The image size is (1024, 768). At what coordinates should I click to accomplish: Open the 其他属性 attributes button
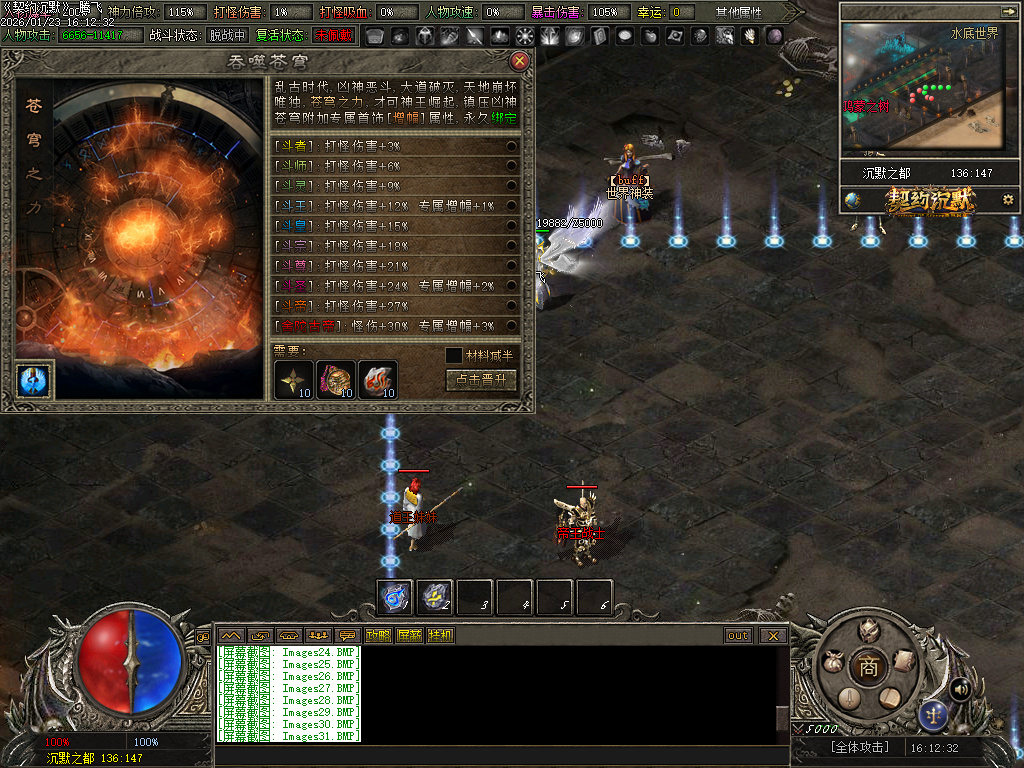coord(739,13)
